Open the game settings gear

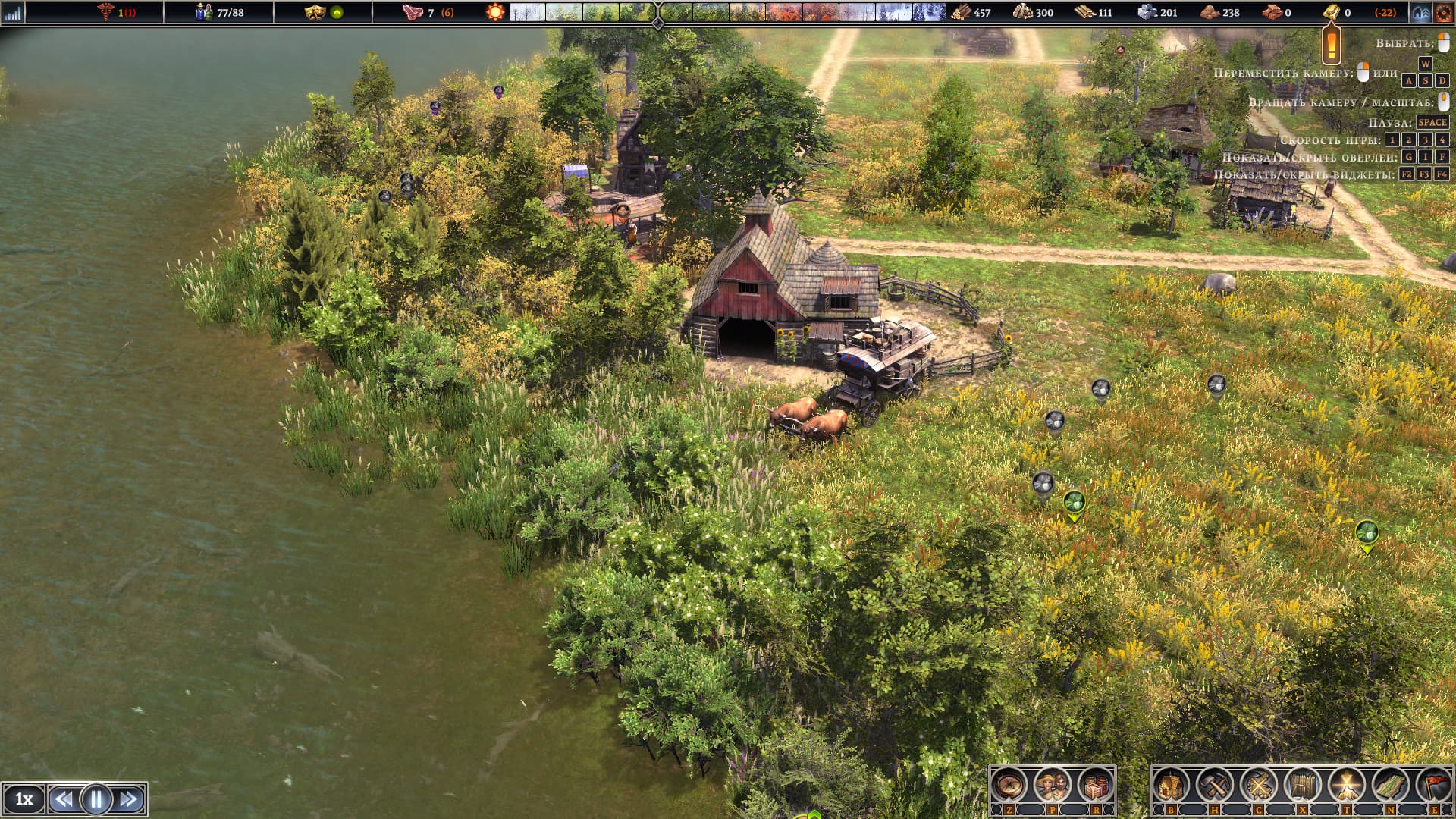[x=1442, y=12]
